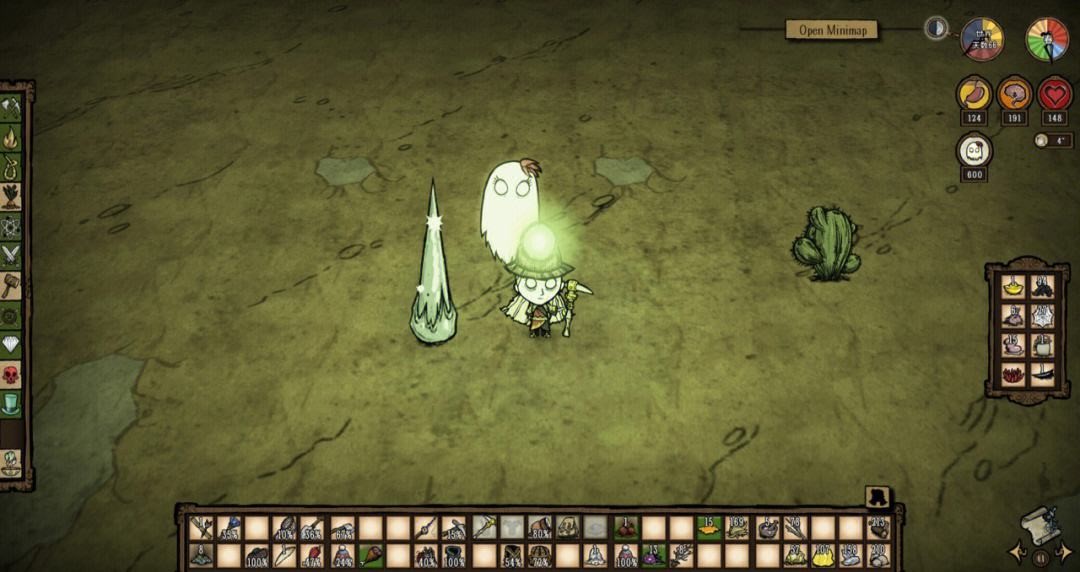Screen dimensions: 1080x572
Task: Select the red petals item in the backpack panel
Action: 1012,375
